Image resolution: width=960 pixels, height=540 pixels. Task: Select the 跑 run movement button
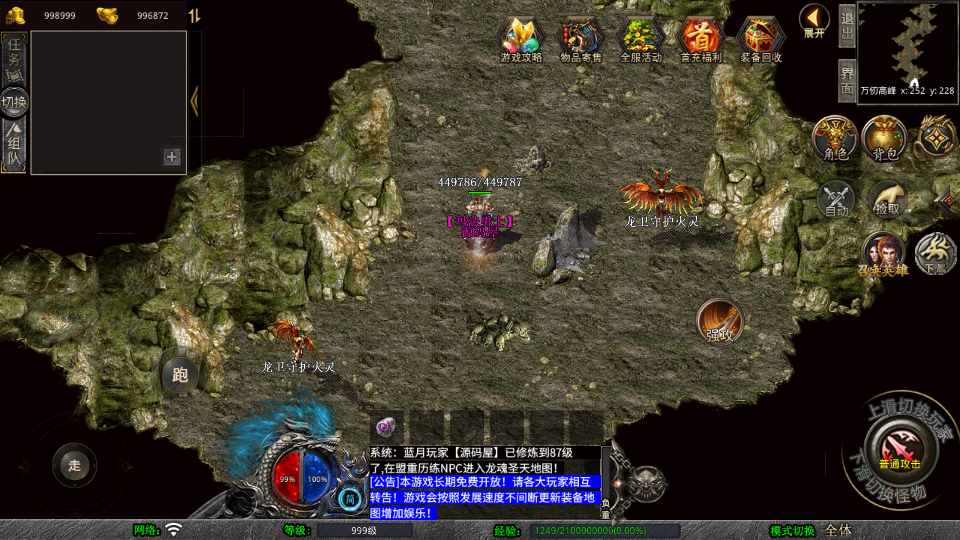tap(180, 374)
